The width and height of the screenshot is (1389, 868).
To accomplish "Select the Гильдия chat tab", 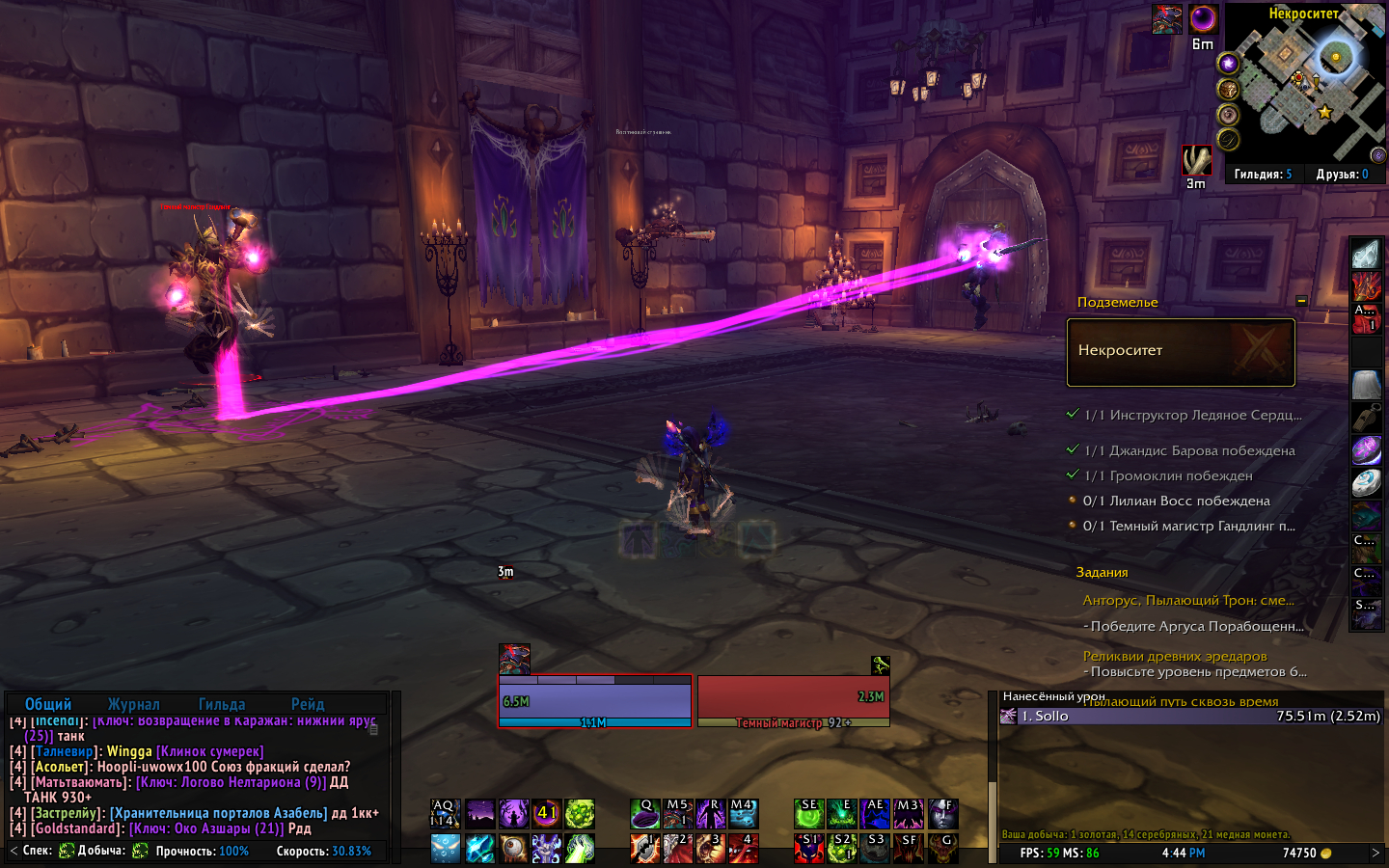I will (x=222, y=704).
